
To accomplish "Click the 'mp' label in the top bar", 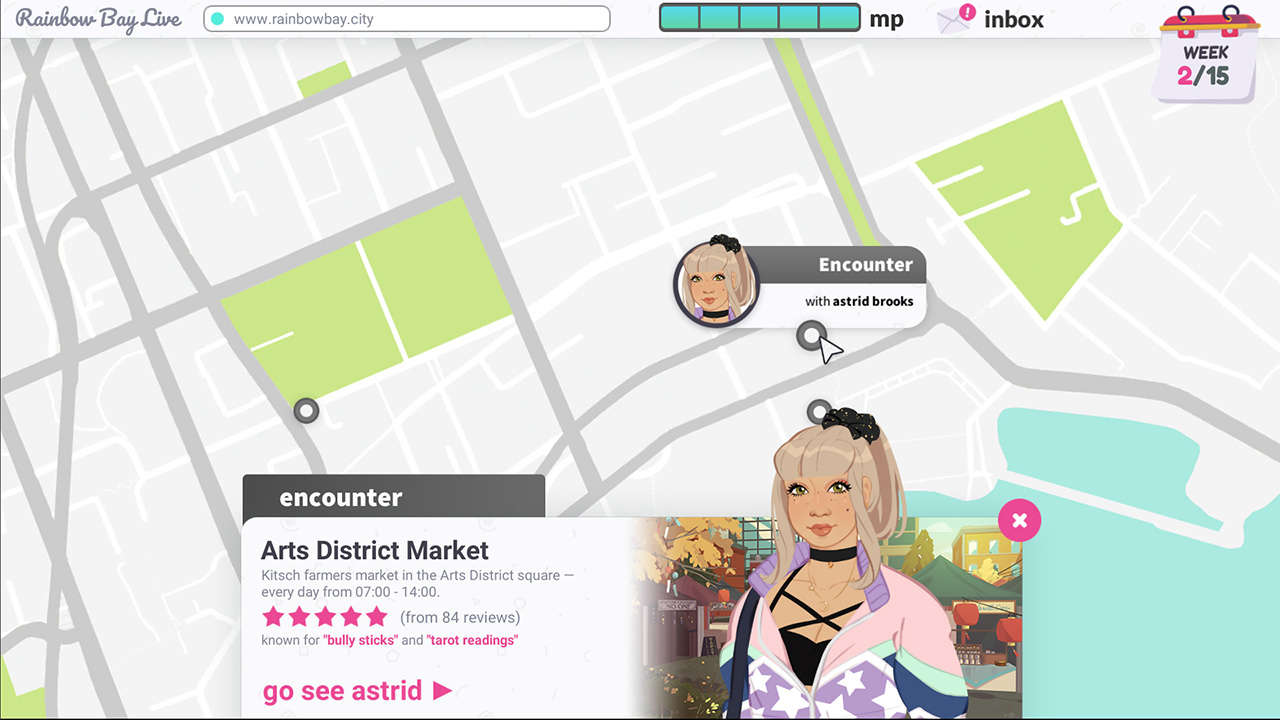I will click(886, 18).
